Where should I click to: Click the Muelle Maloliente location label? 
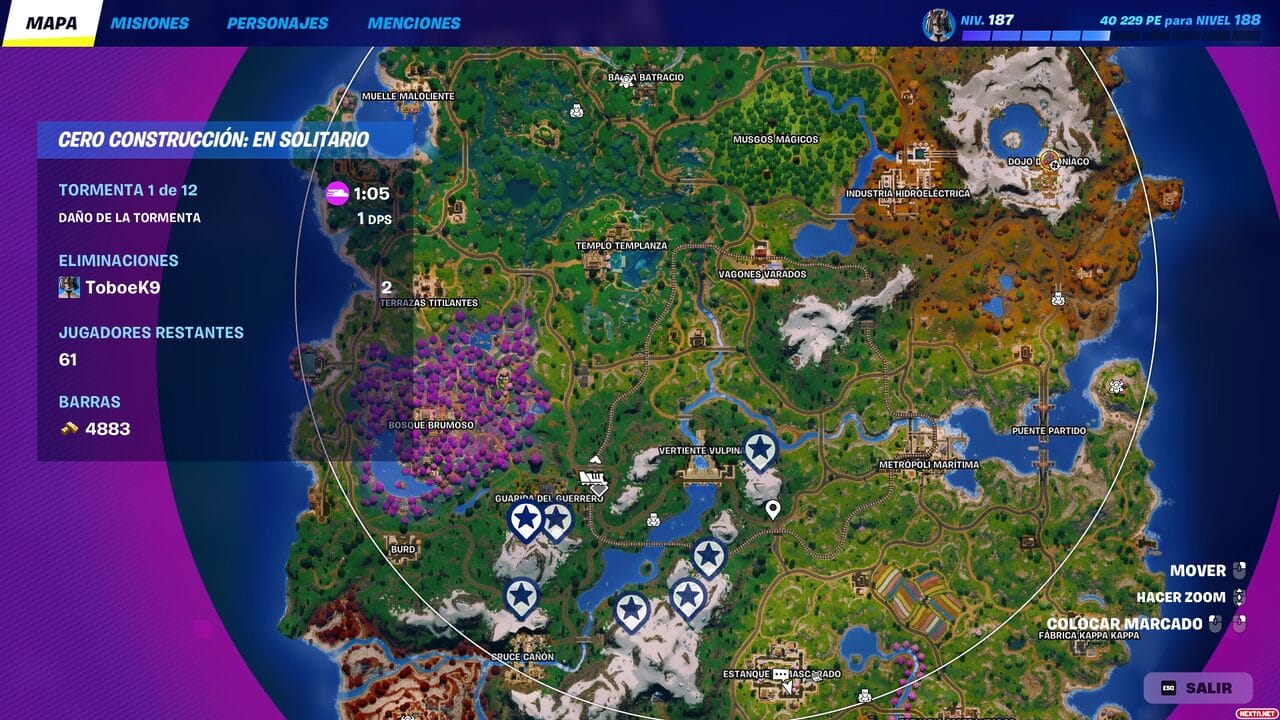407,97
